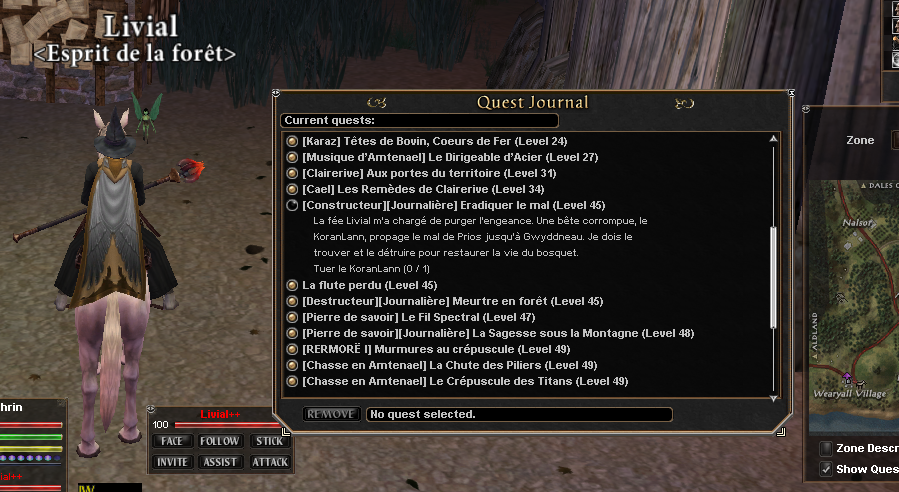Open La Chute des Piliers quest
Screen dimensions: 899x492
coord(449,365)
